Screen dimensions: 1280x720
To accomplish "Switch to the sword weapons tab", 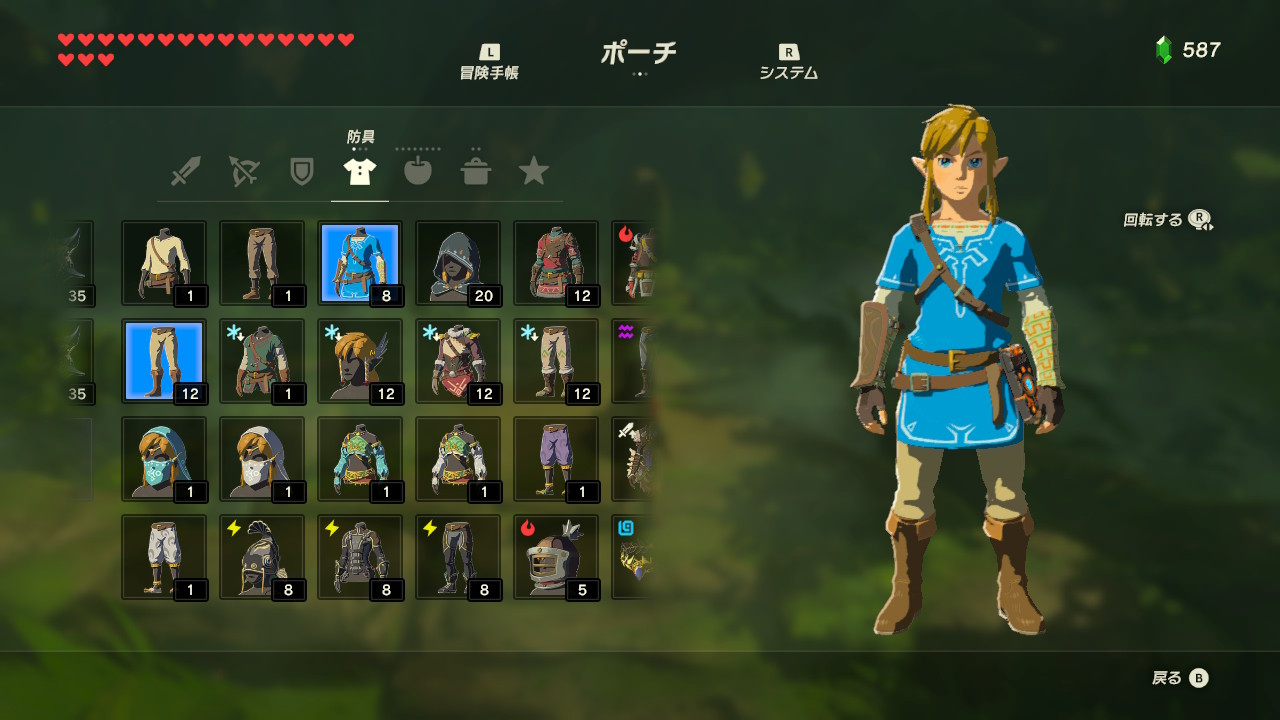I will (x=185, y=172).
